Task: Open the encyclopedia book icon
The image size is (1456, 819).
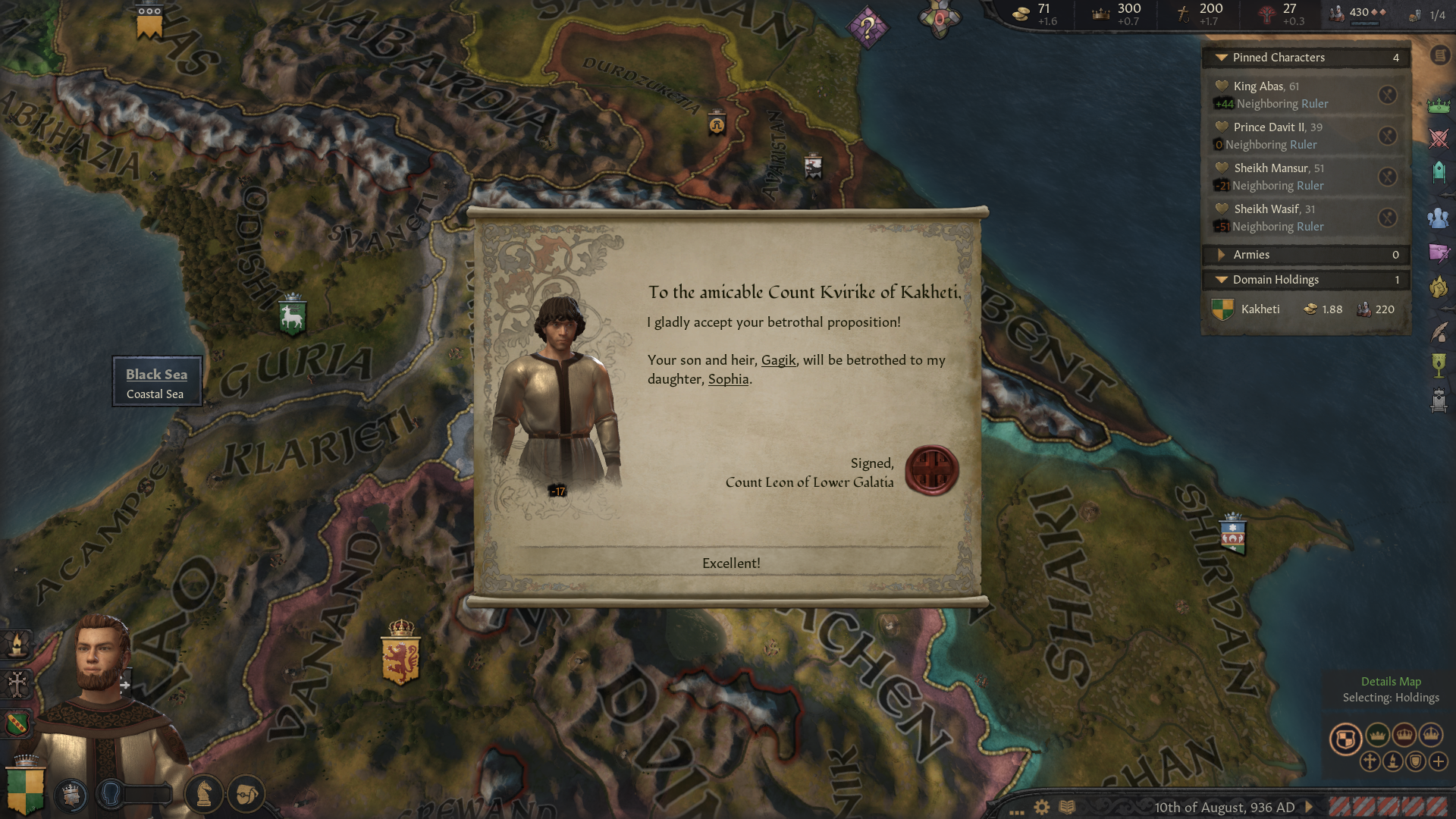Action: tap(1067, 807)
